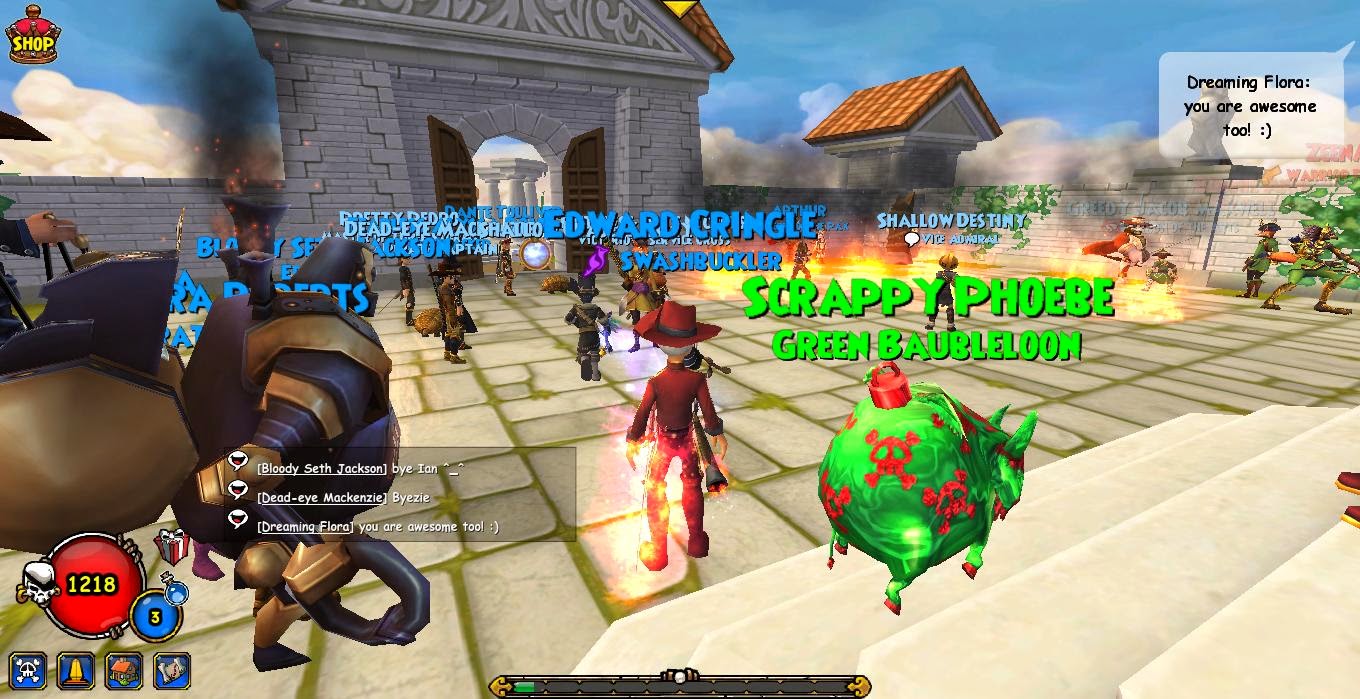Open the treasure map scroll icon
Image resolution: width=1360 pixels, height=699 pixels.
(x=172, y=669)
